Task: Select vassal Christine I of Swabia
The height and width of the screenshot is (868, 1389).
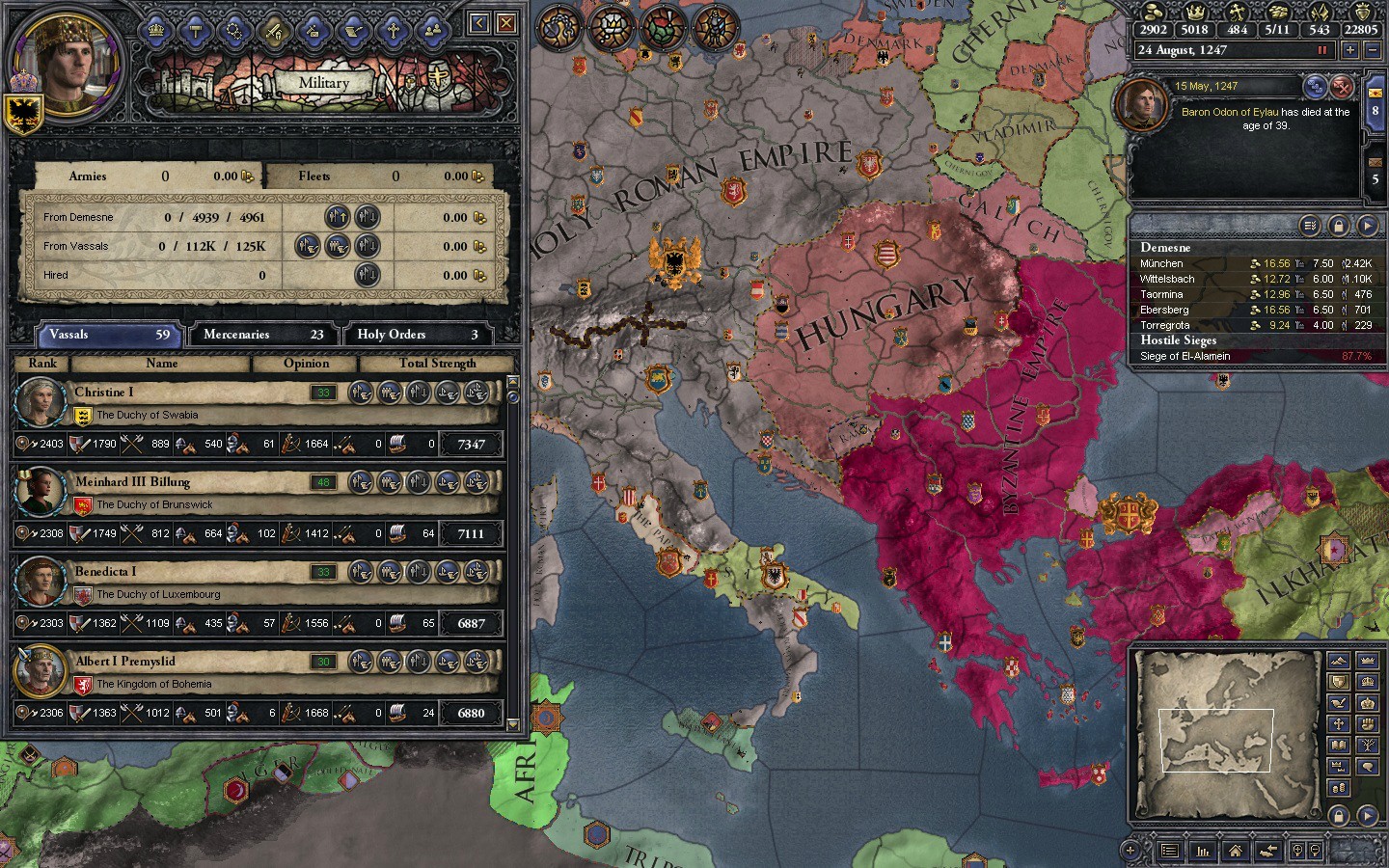Action: [193, 403]
